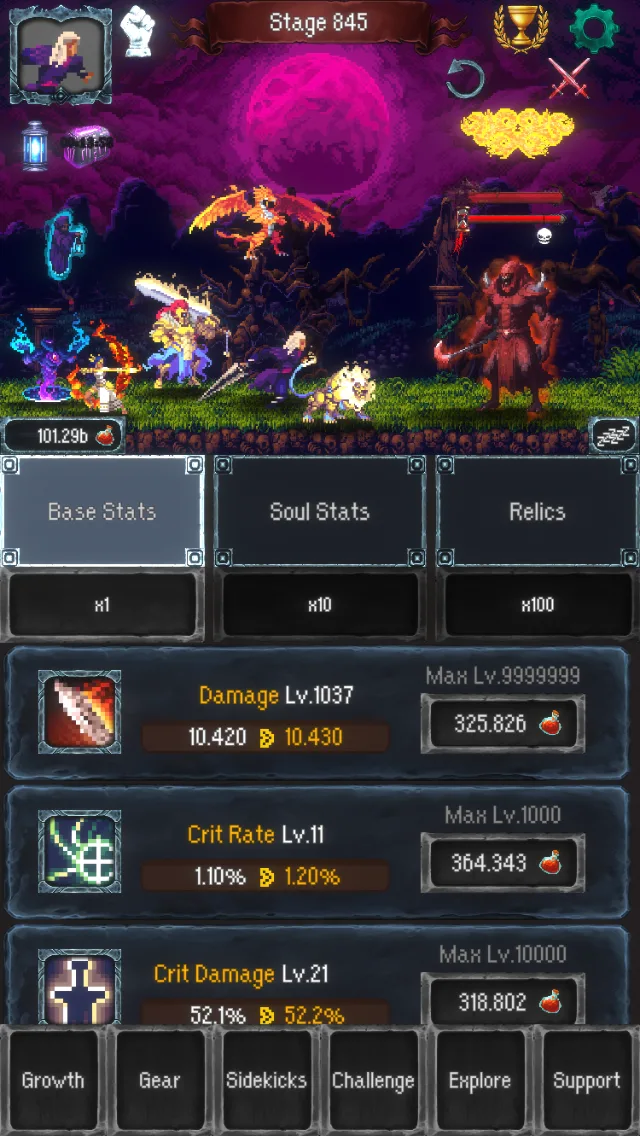Open the gold trophy achievements
This screenshot has width=640, height=1136.
[521, 28]
